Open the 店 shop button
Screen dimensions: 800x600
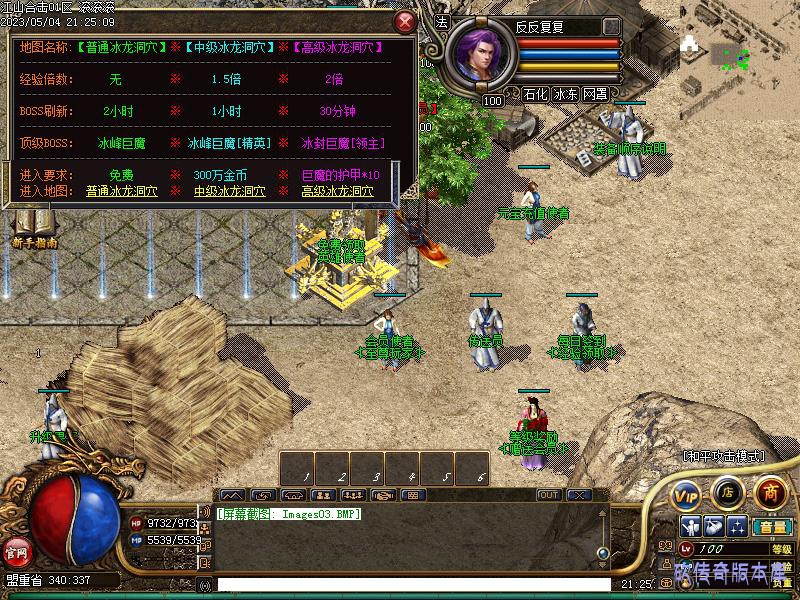point(727,491)
